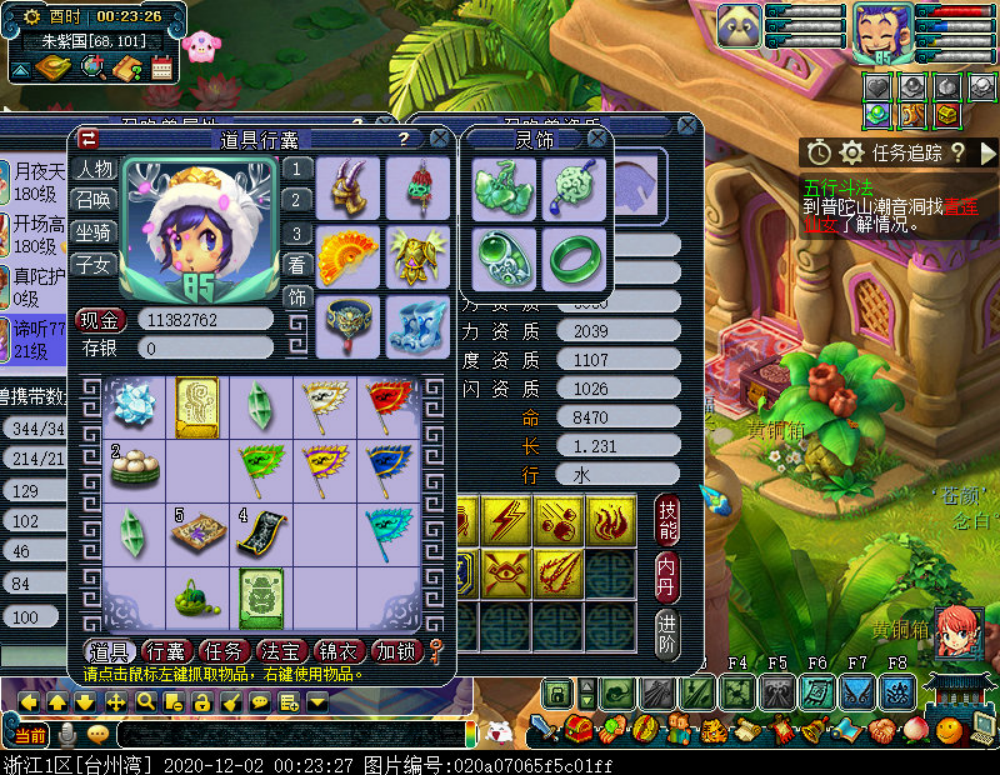Image resolution: width=1000 pixels, height=775 pixels.
Task: Select the horned helmet equipment slot
Action: click(x=348, y=187)
